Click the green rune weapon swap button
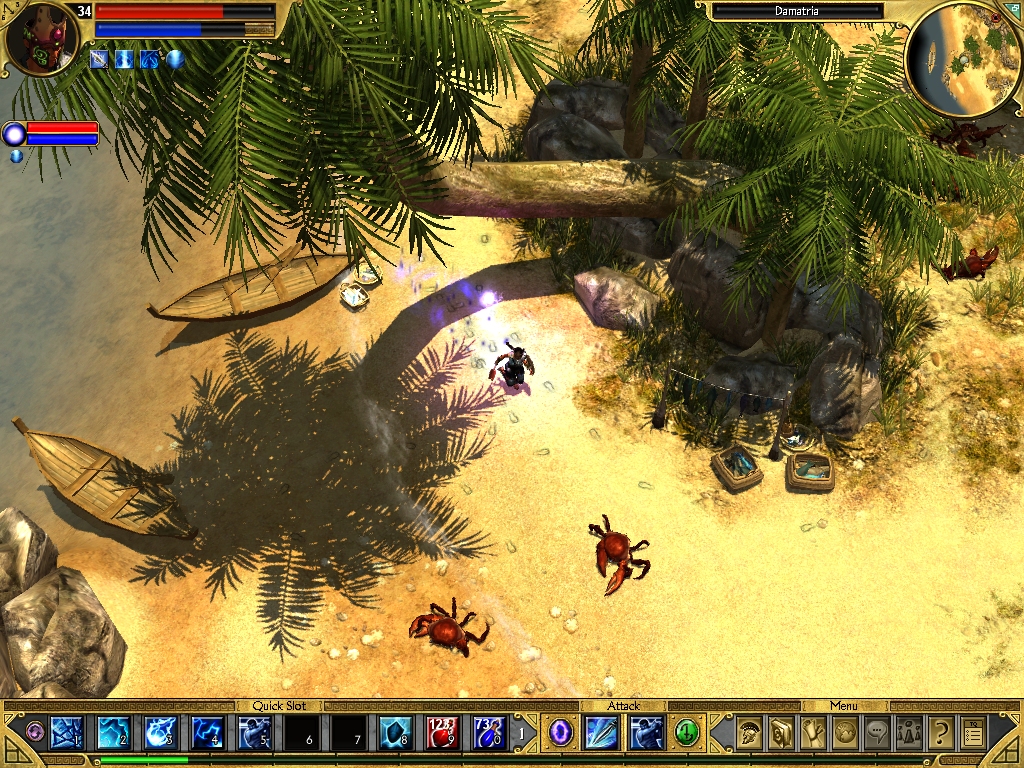Image resolution: width=1024 pixels, height=768 pixels. 686,733
